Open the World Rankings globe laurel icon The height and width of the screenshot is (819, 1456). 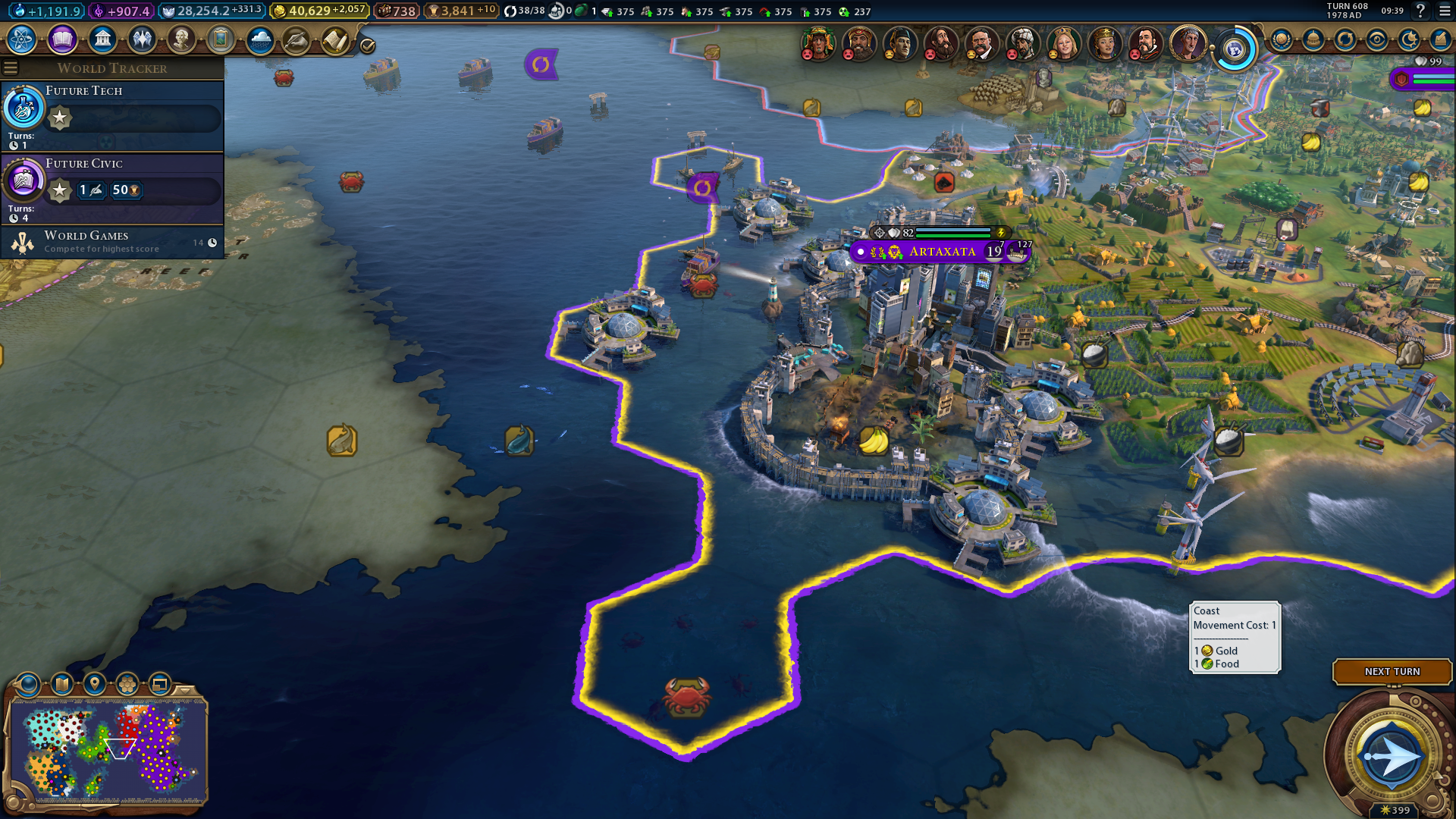[1282, 39]
